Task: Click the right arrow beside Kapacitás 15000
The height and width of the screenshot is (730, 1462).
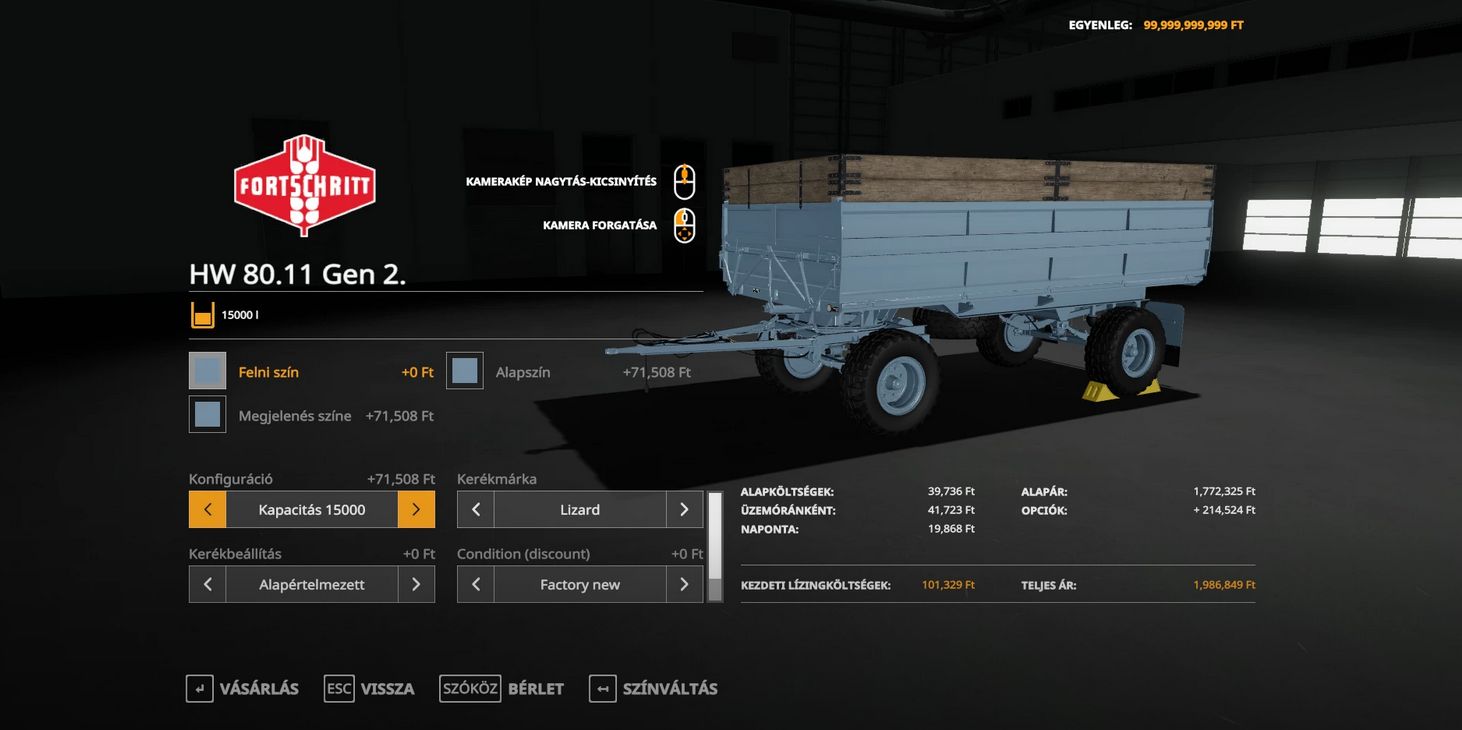Action: (x=416, y=510)
